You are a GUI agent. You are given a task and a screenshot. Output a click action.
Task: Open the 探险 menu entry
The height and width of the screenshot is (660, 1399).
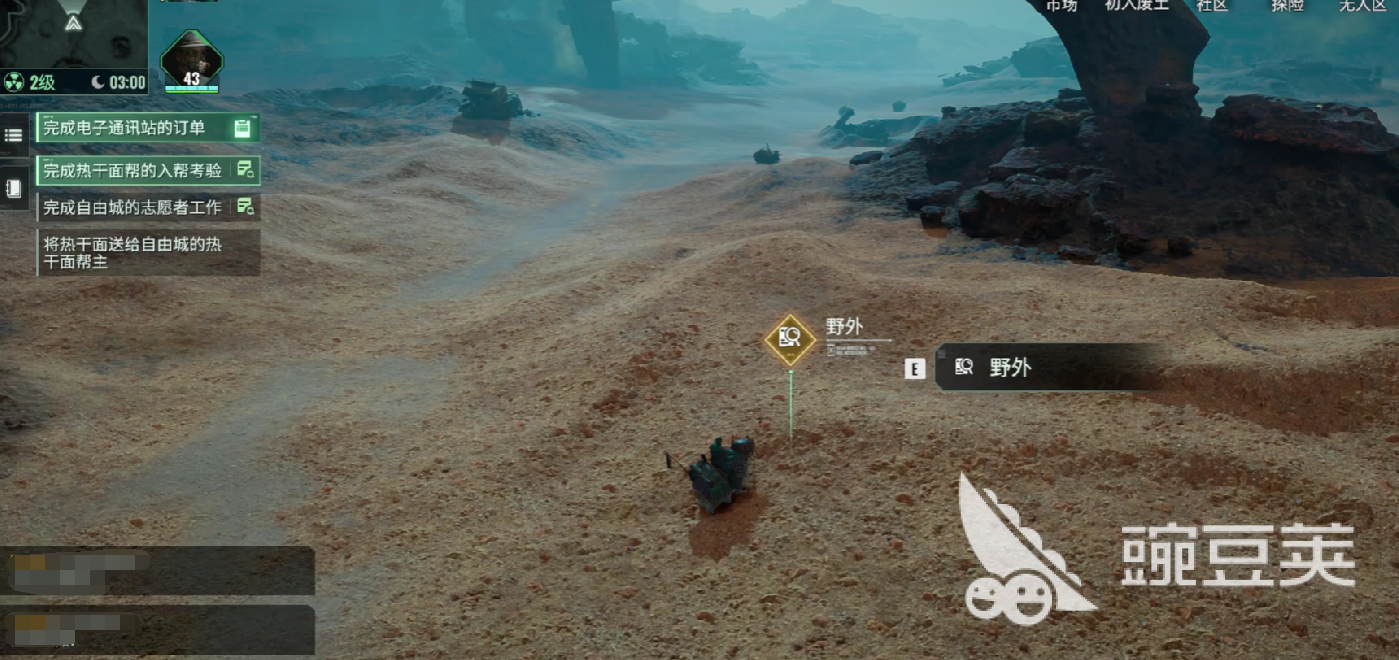tap(1287, 5)
